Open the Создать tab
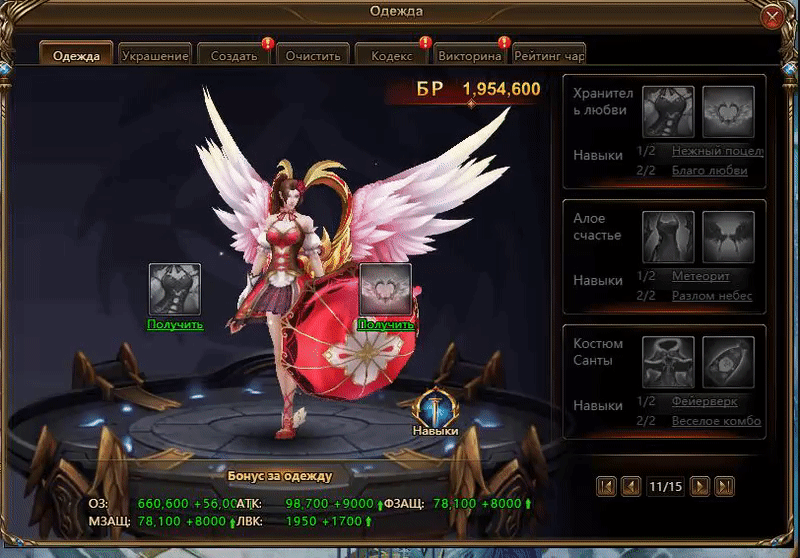Screen dimensions: 800x558 coord(234,56)
